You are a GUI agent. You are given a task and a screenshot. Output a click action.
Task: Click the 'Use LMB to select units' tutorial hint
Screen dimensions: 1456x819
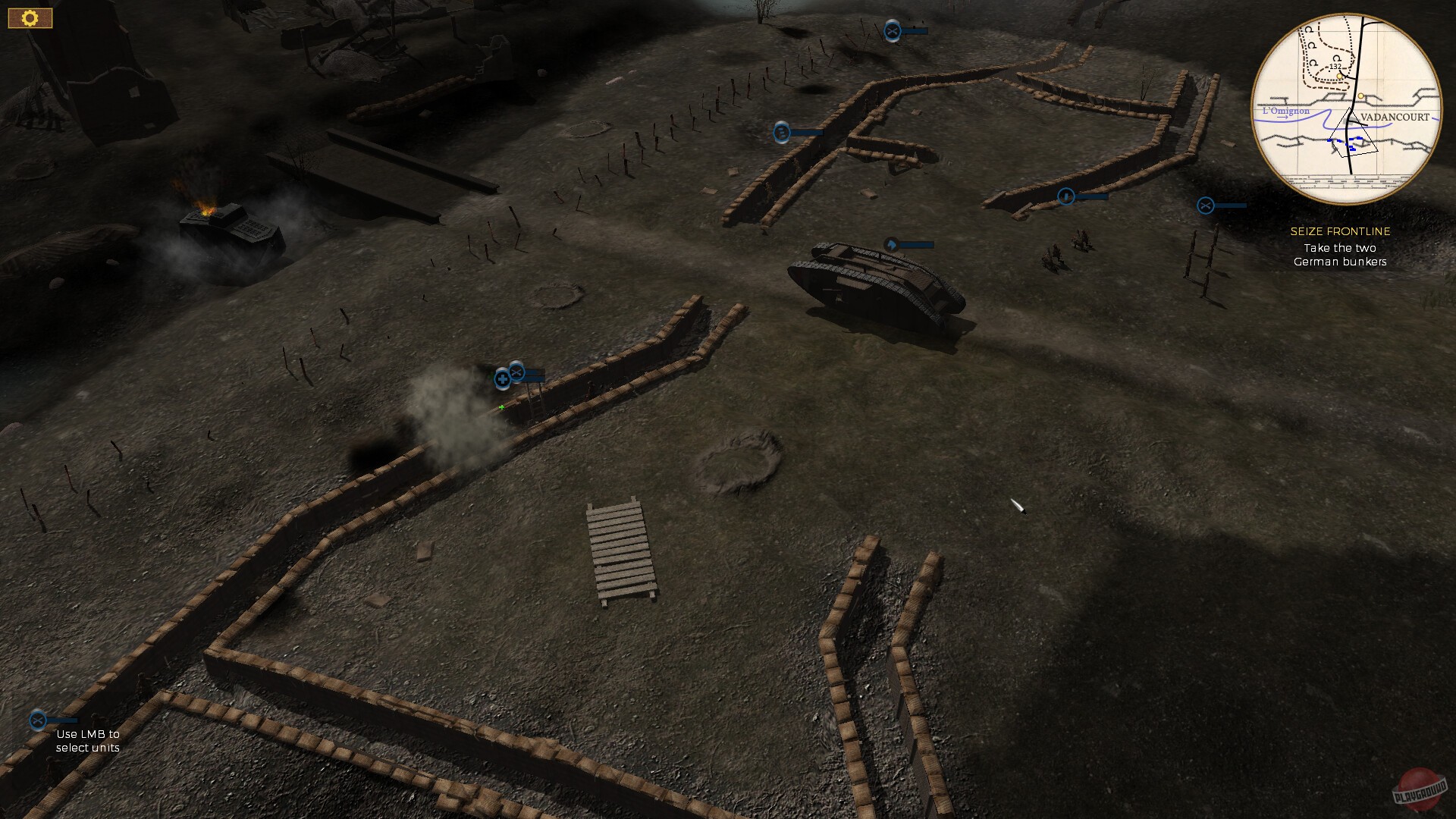coord(89,741)
